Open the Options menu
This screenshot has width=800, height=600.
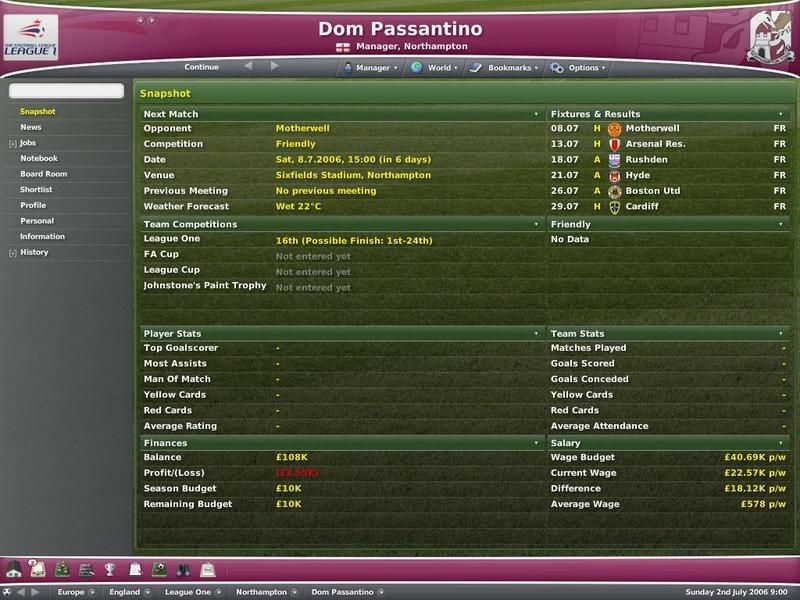(582, 68)
